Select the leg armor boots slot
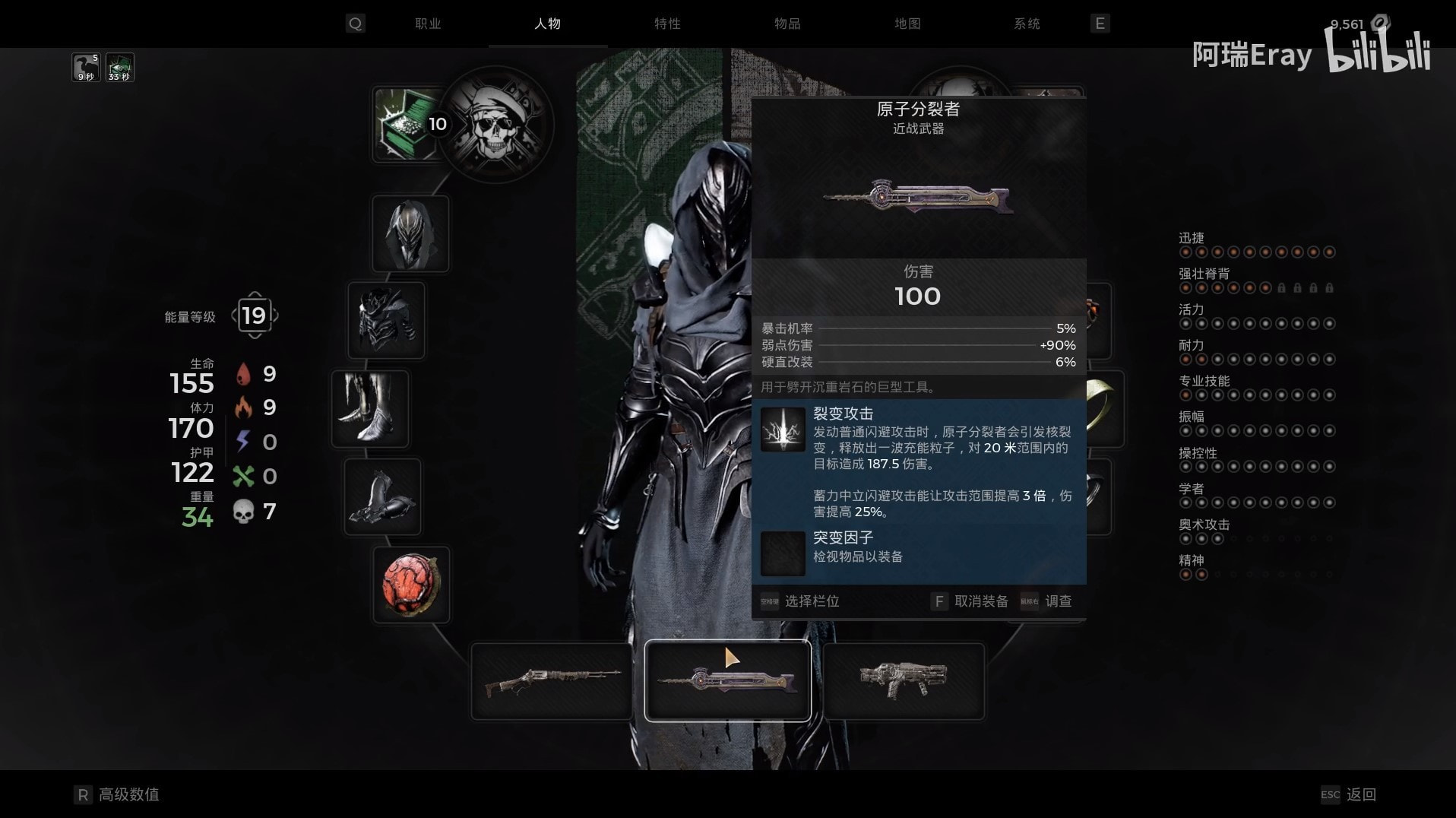 (x=370, y=408)
